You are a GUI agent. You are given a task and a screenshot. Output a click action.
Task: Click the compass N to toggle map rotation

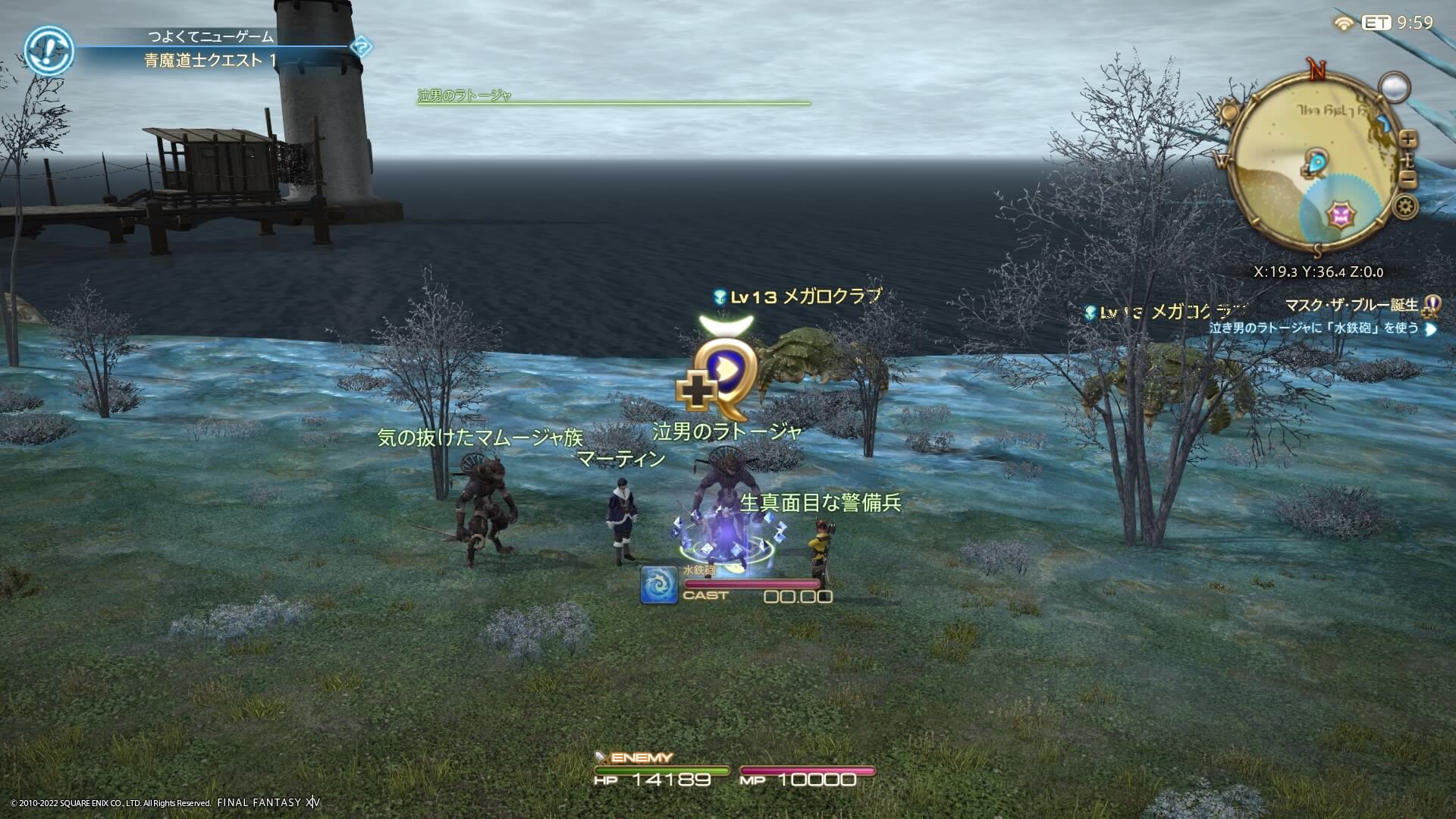pyautogui.click(x=1316, y=70)
